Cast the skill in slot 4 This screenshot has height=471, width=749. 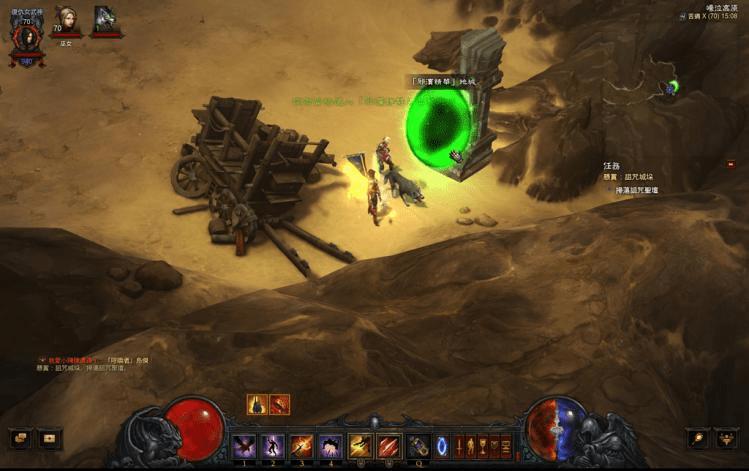point(331,446)
